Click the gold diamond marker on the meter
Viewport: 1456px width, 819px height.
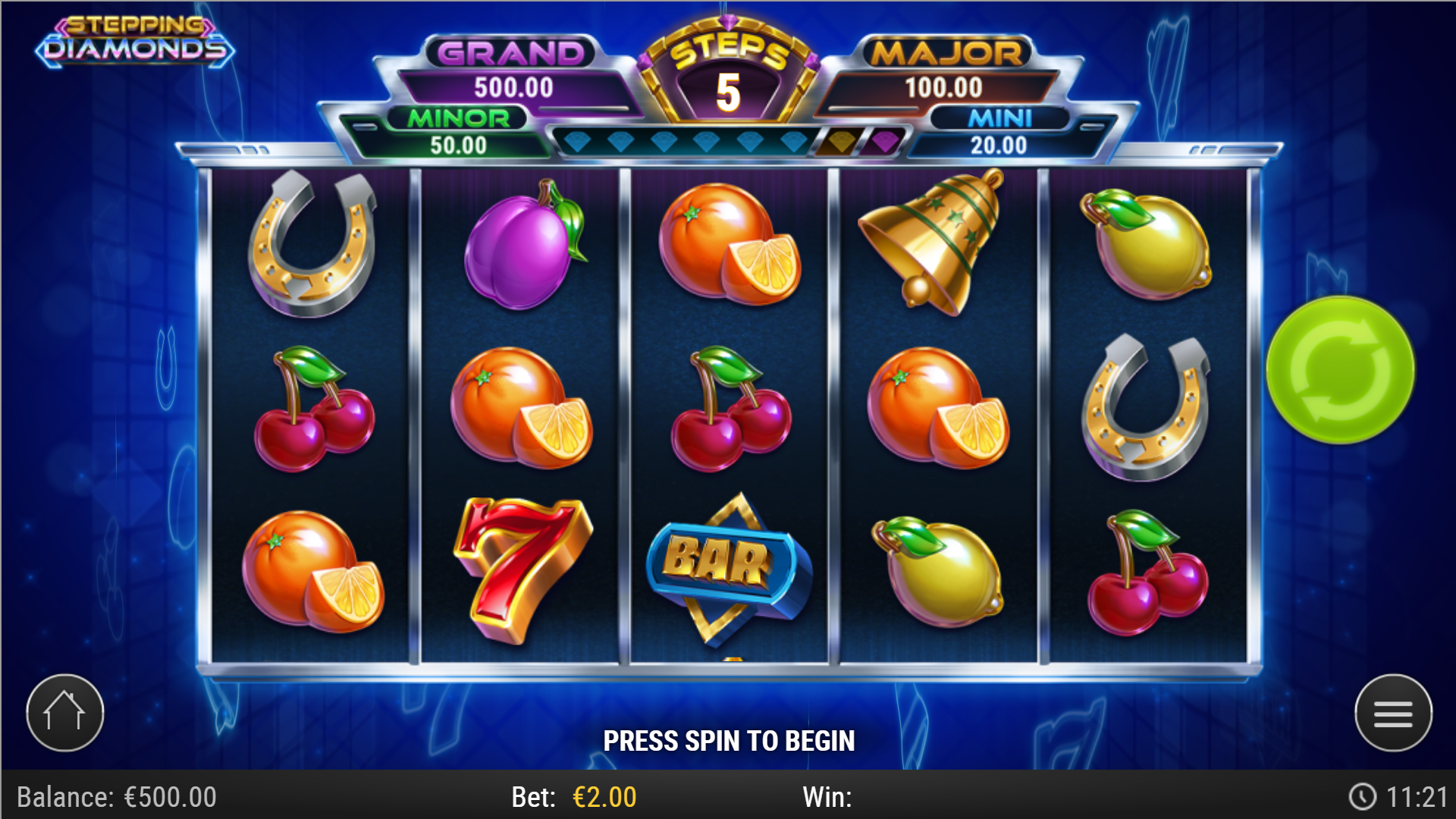coord(838,143)
